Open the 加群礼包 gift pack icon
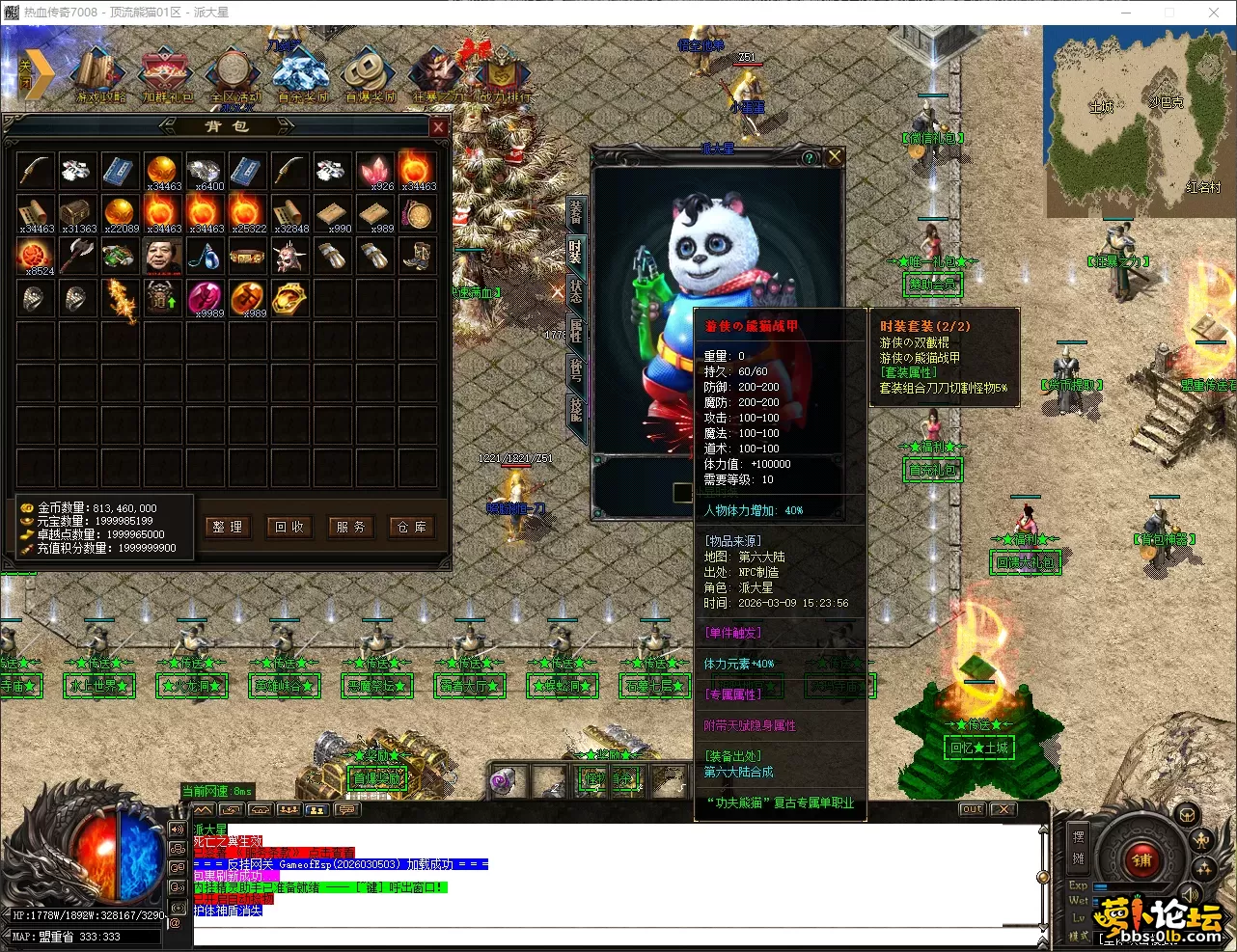1237x952 pixels. 168,75
